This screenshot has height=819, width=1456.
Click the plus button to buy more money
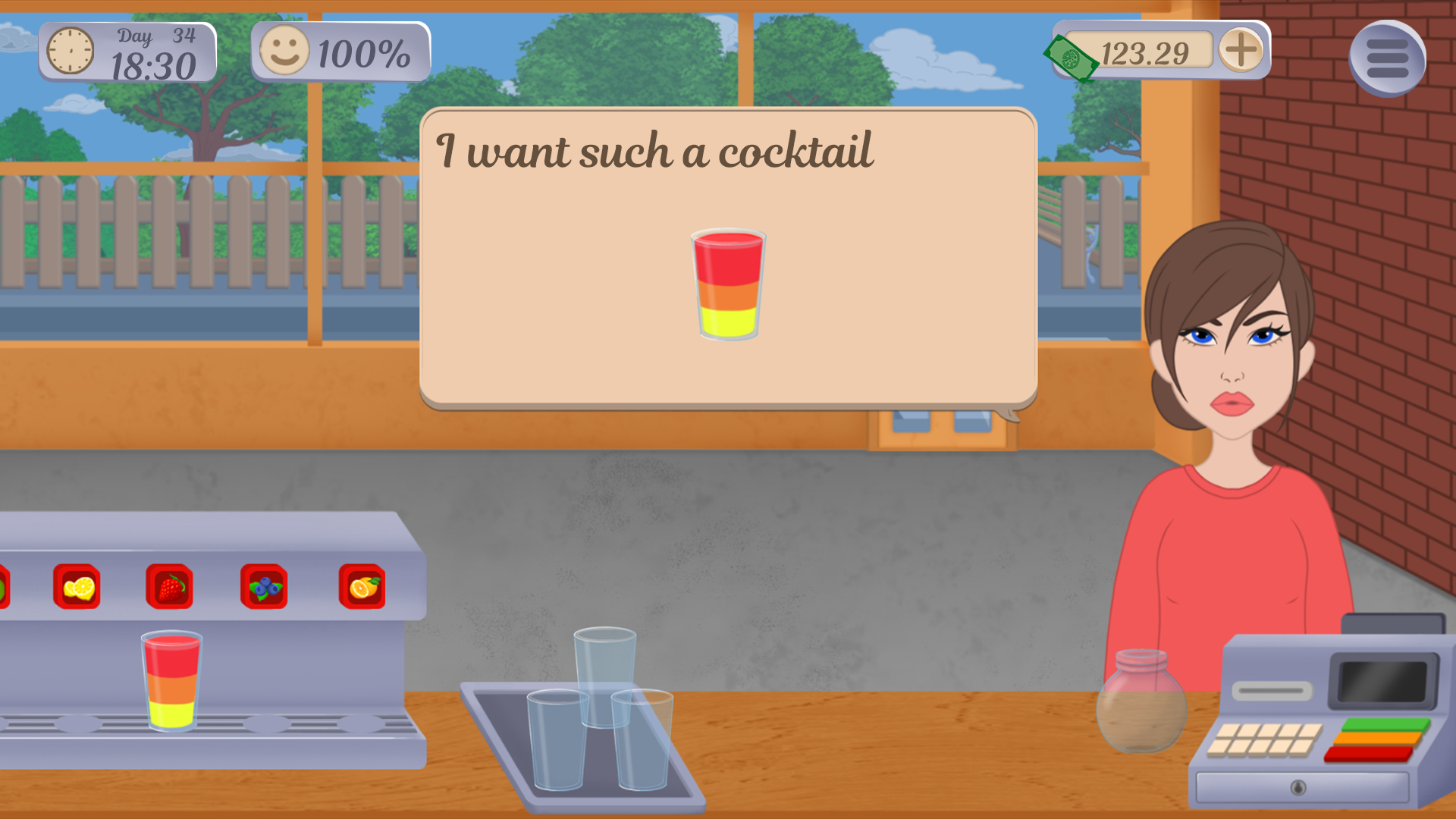tap(1239, 53)
